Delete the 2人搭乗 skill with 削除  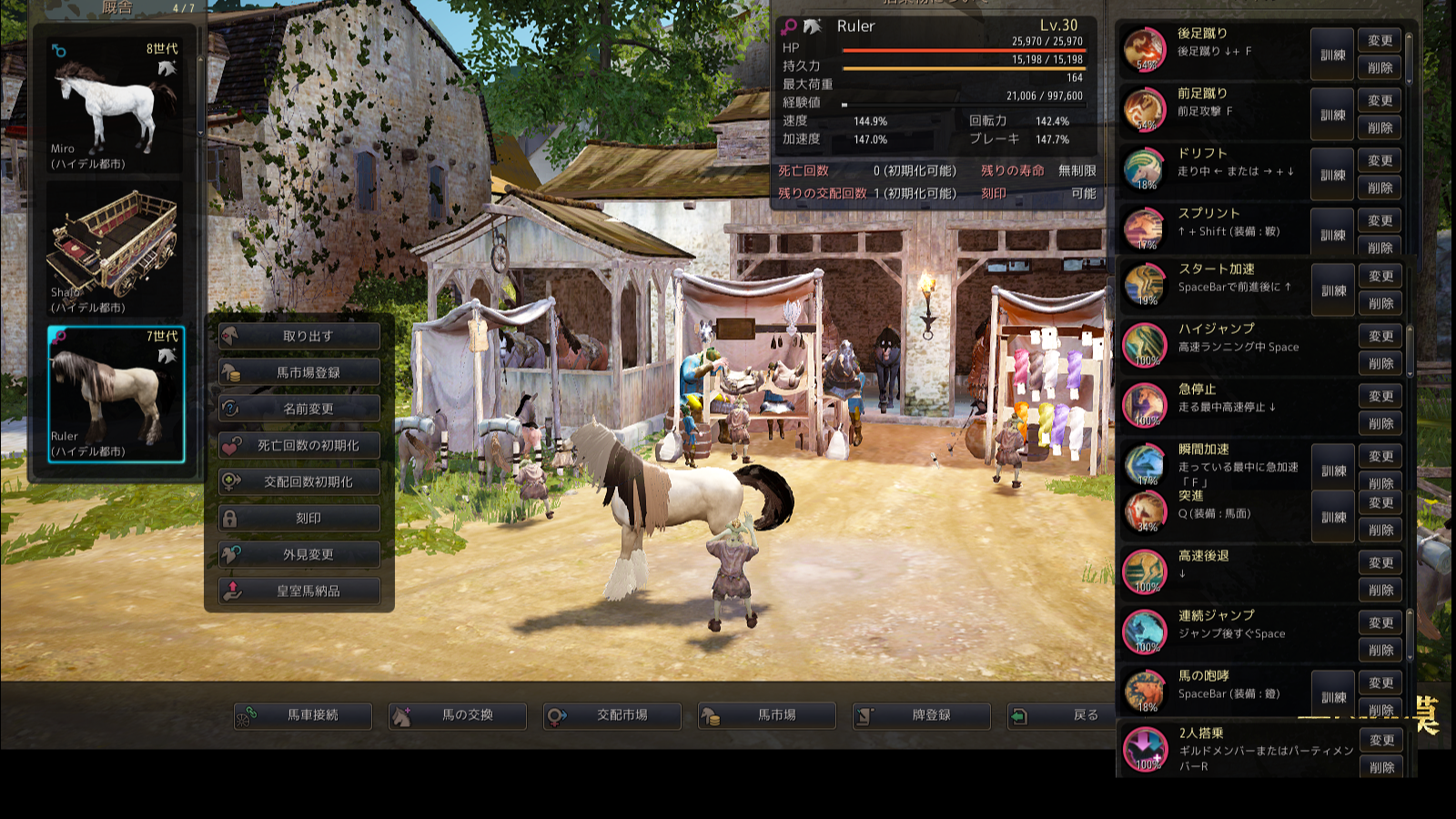click(x=1381, y=767)
